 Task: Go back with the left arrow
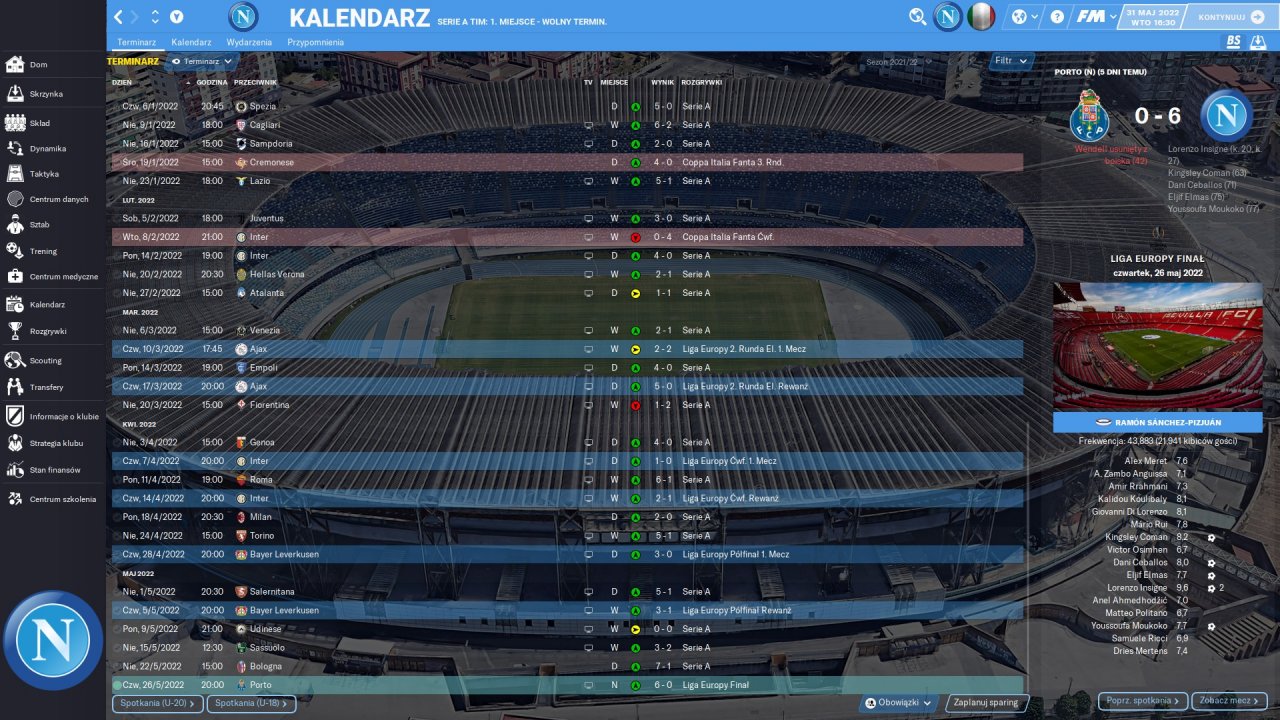119,17
